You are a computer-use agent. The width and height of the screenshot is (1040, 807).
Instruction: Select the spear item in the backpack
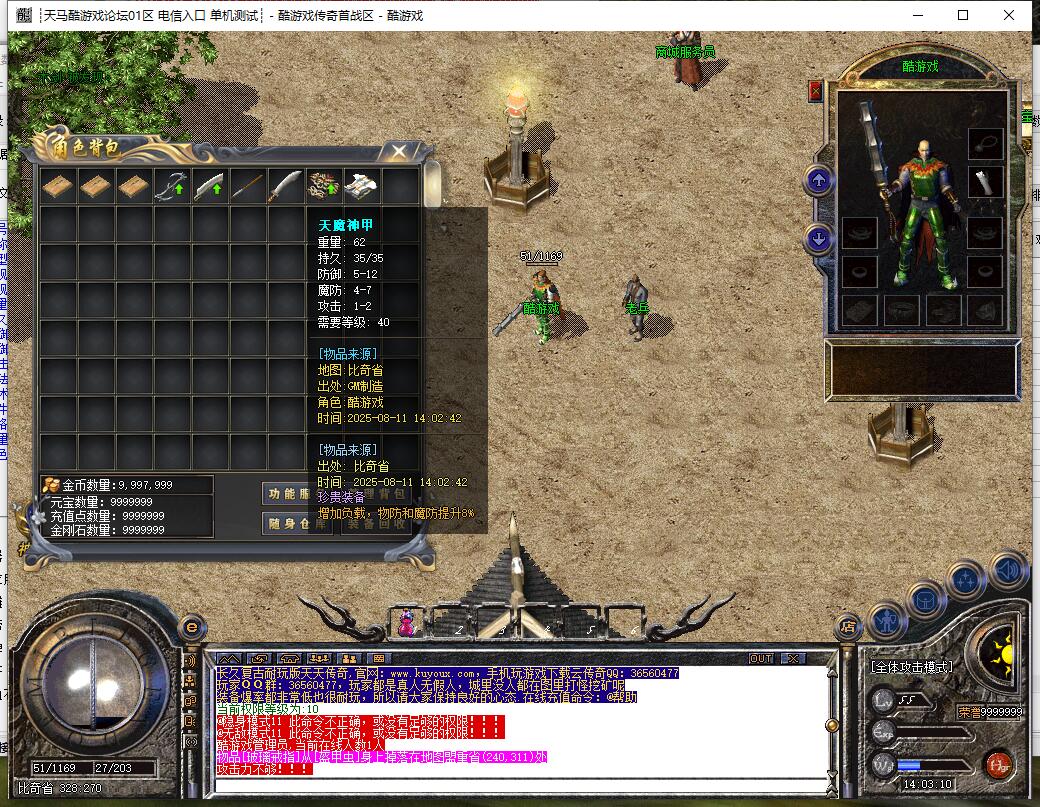coord(248,186)
